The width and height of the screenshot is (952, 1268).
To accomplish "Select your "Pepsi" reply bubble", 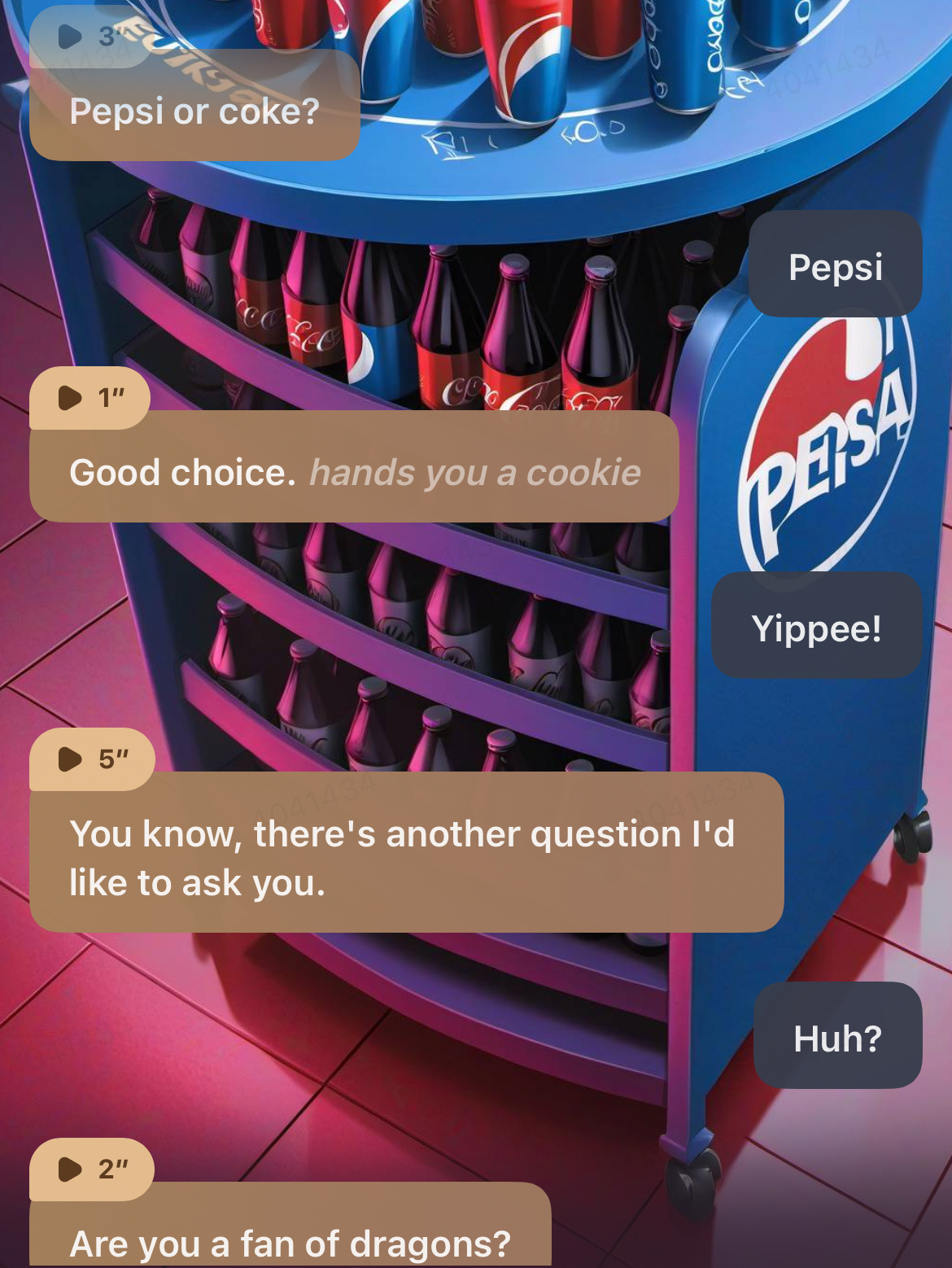I will [x=836, y=266].
